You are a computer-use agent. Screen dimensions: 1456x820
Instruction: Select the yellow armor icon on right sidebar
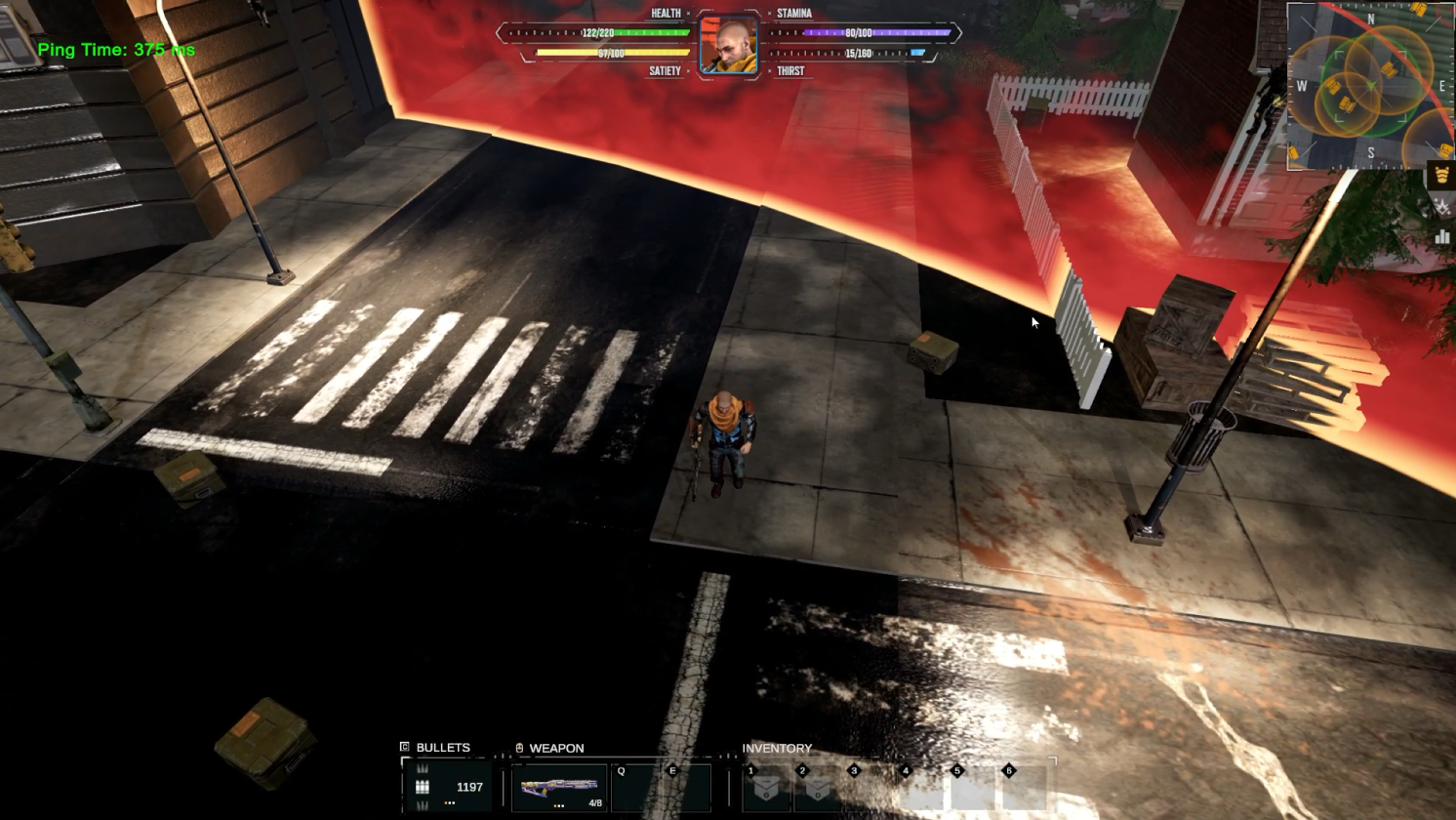click(1442, 175)
